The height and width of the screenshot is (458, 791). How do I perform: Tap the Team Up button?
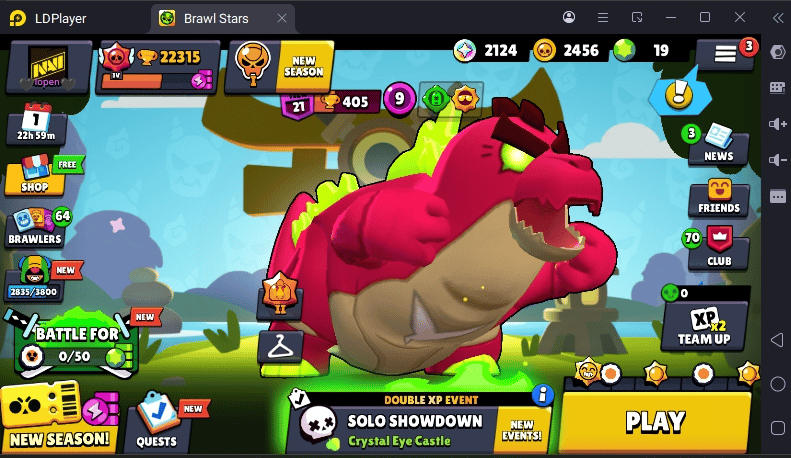pyautogui.click(x=704, y=325)
